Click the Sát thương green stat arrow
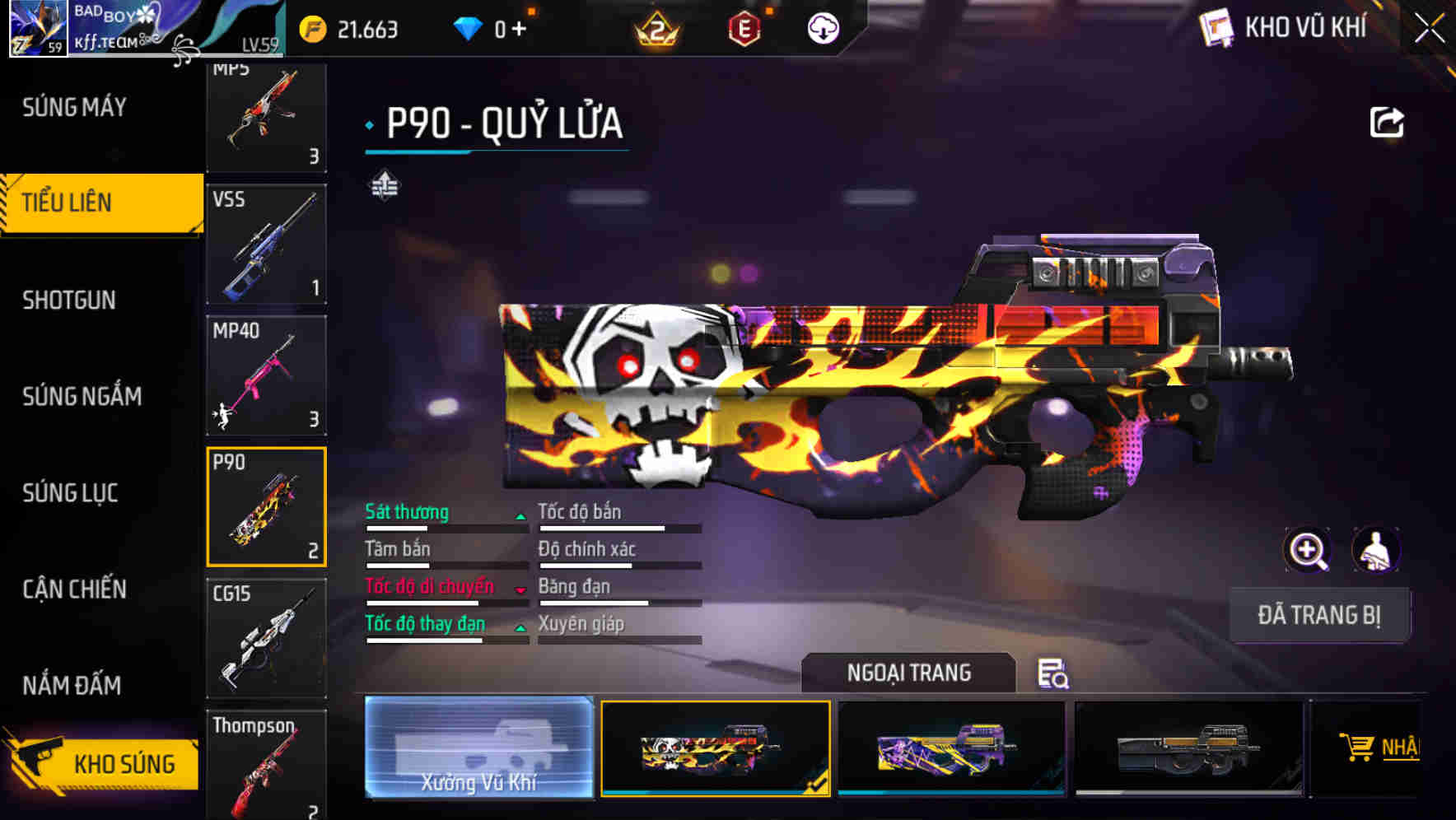 (x=520, y=517)
